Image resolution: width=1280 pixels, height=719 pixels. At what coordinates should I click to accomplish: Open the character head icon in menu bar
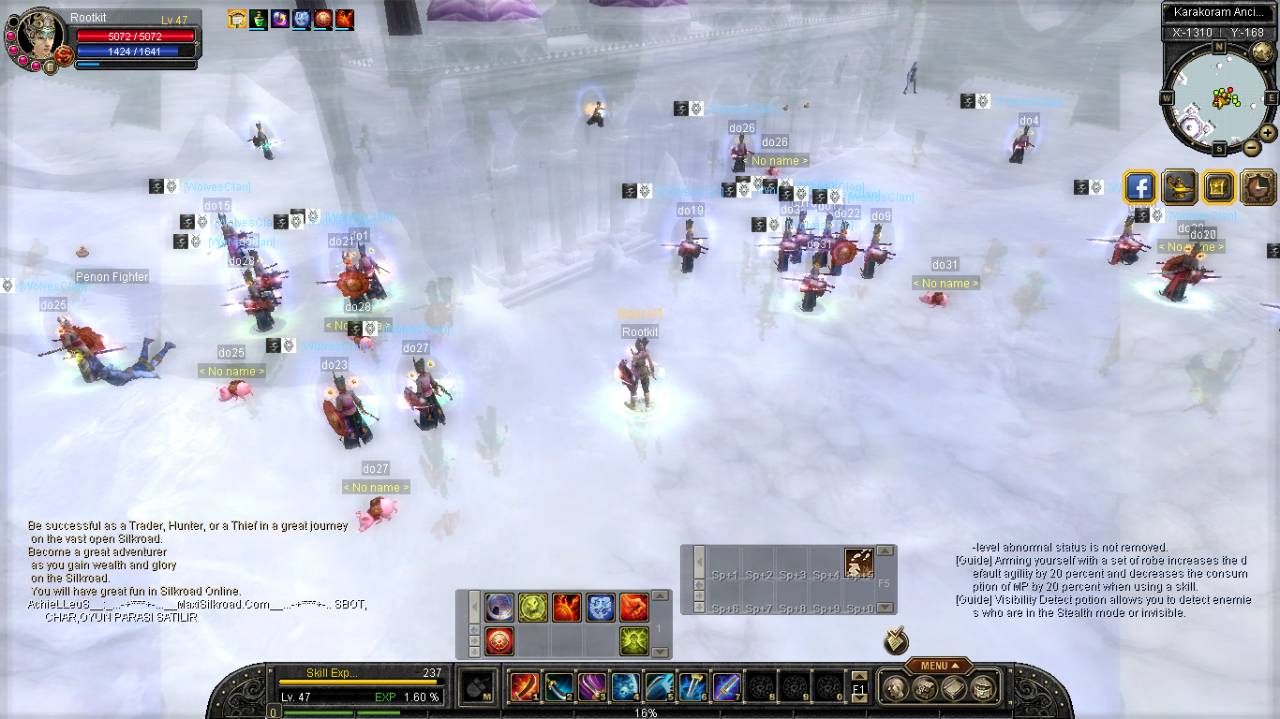click(x=895, y=687)
